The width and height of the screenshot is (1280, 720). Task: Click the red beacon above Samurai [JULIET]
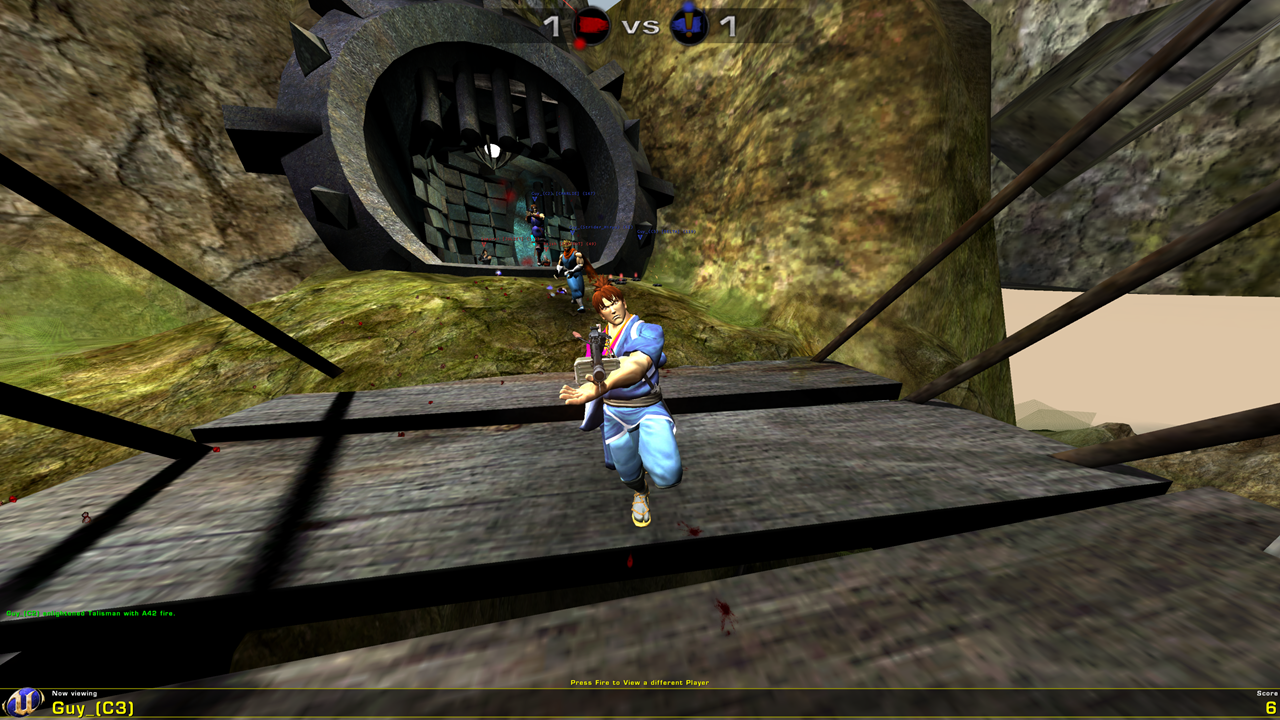483,245
